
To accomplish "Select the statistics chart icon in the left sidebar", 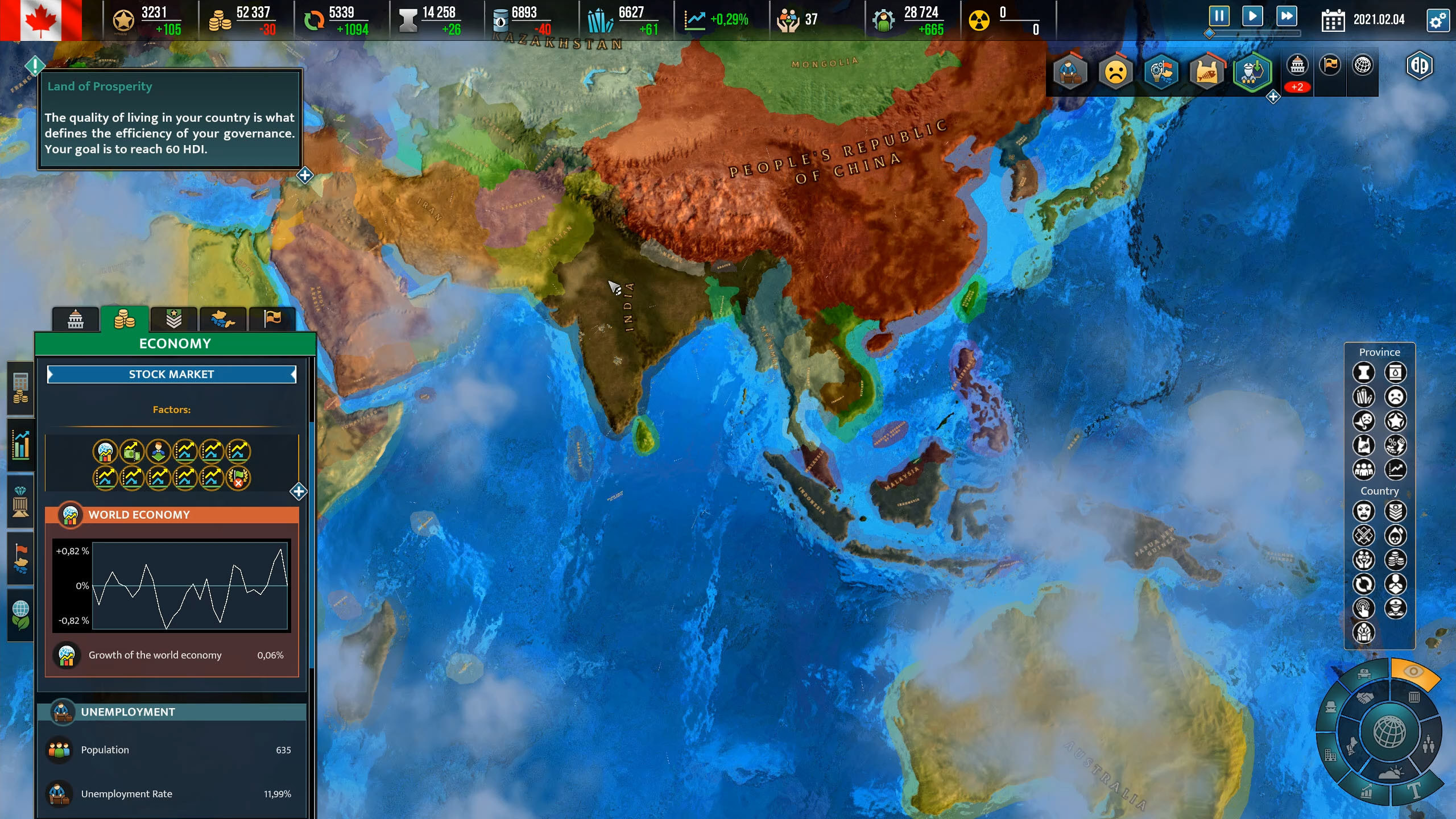I will pos(20,444).
